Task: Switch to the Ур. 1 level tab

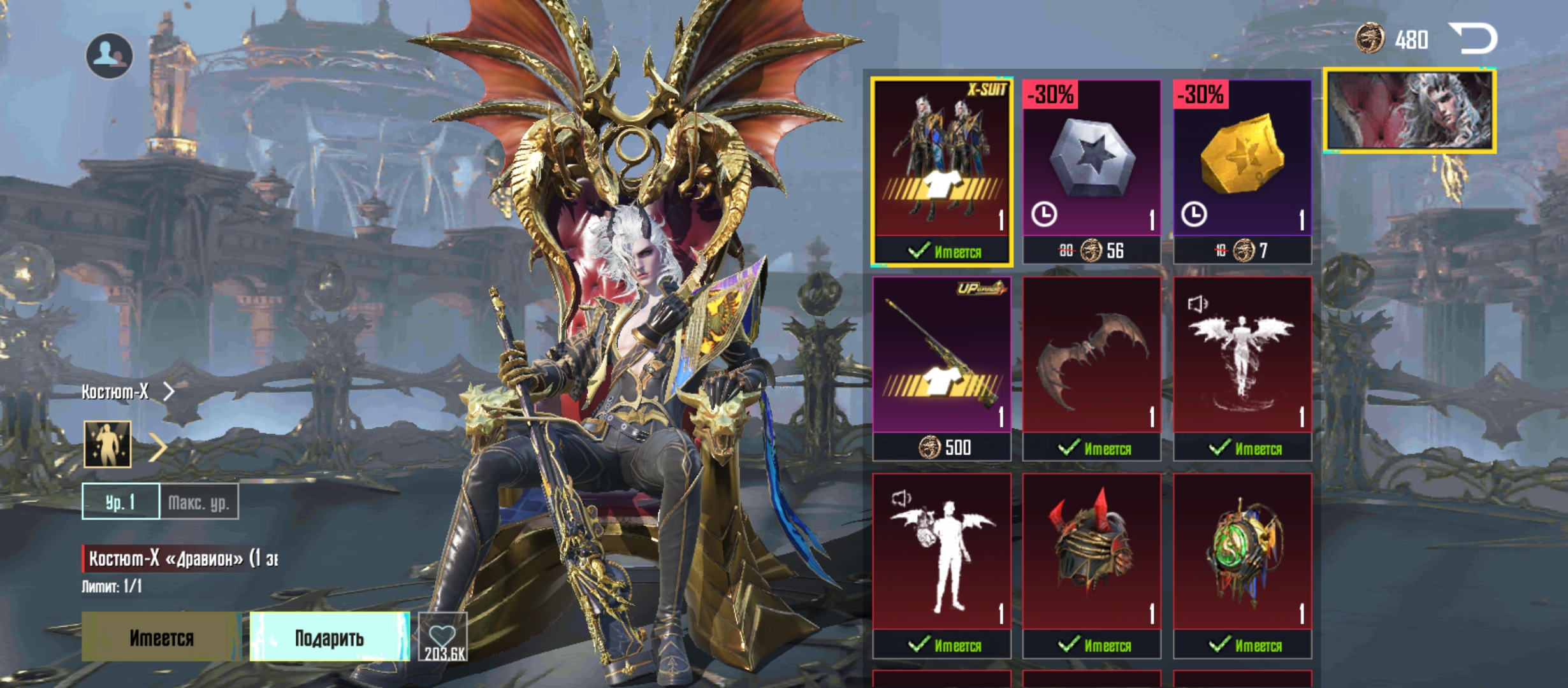Action: (120, 502)
